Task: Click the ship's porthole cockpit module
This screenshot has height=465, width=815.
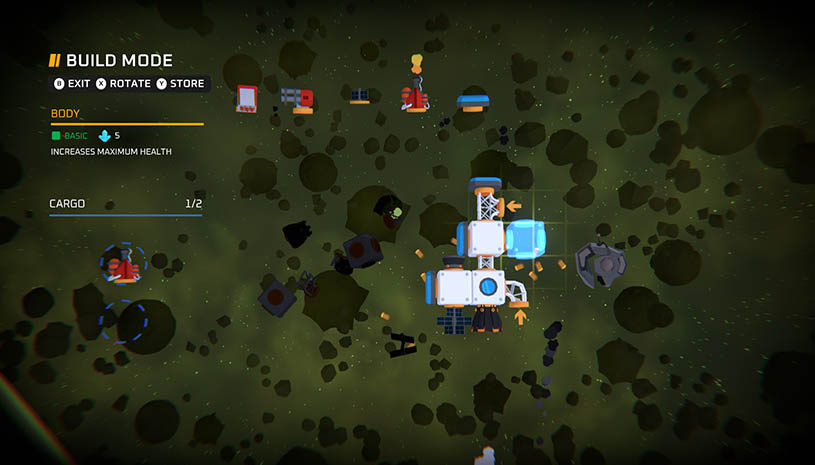Action: tap(487, 287)
